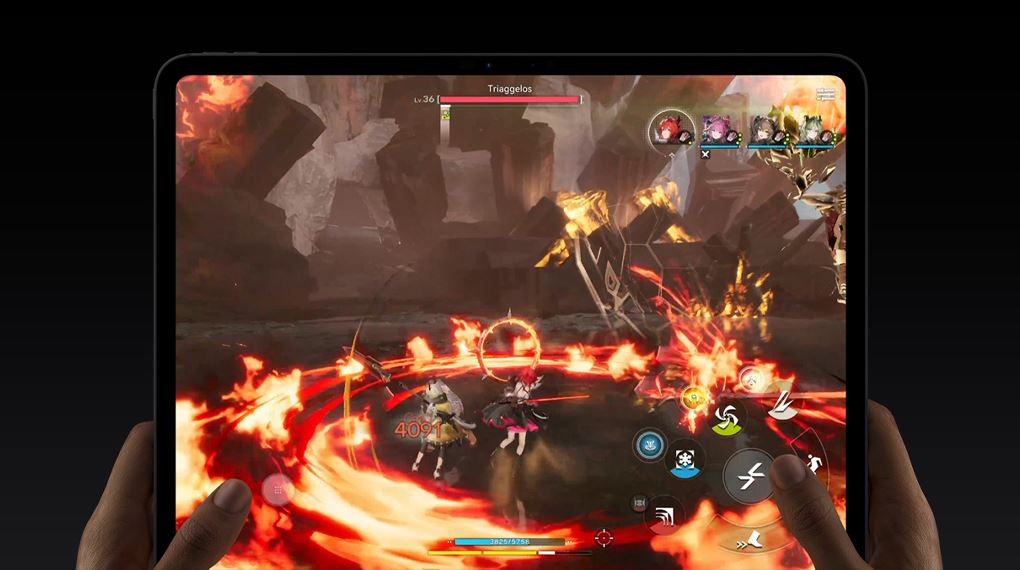The width and height of the screenshot is (1020, 570).
Task: Switch to the pink-haired character portrait
Action: tap(717, 131)
